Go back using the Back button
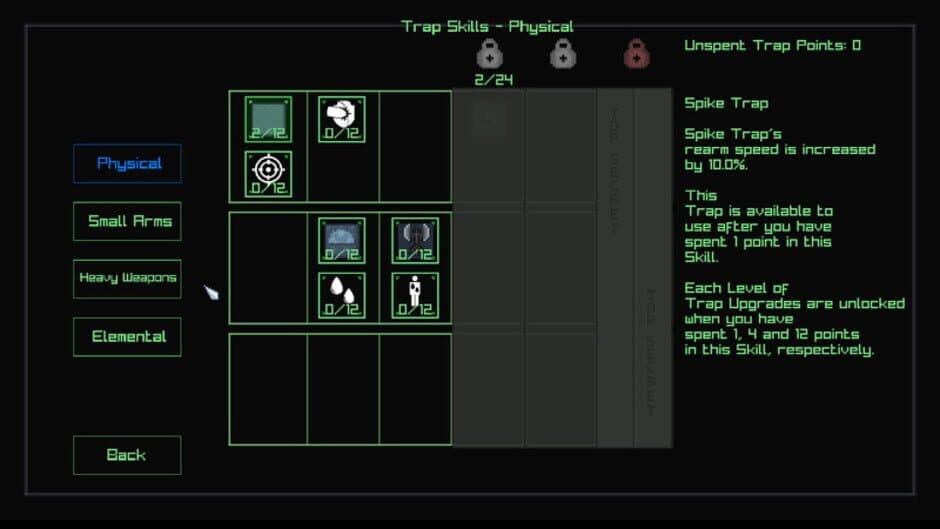940x529 pixels. [127, 455]
